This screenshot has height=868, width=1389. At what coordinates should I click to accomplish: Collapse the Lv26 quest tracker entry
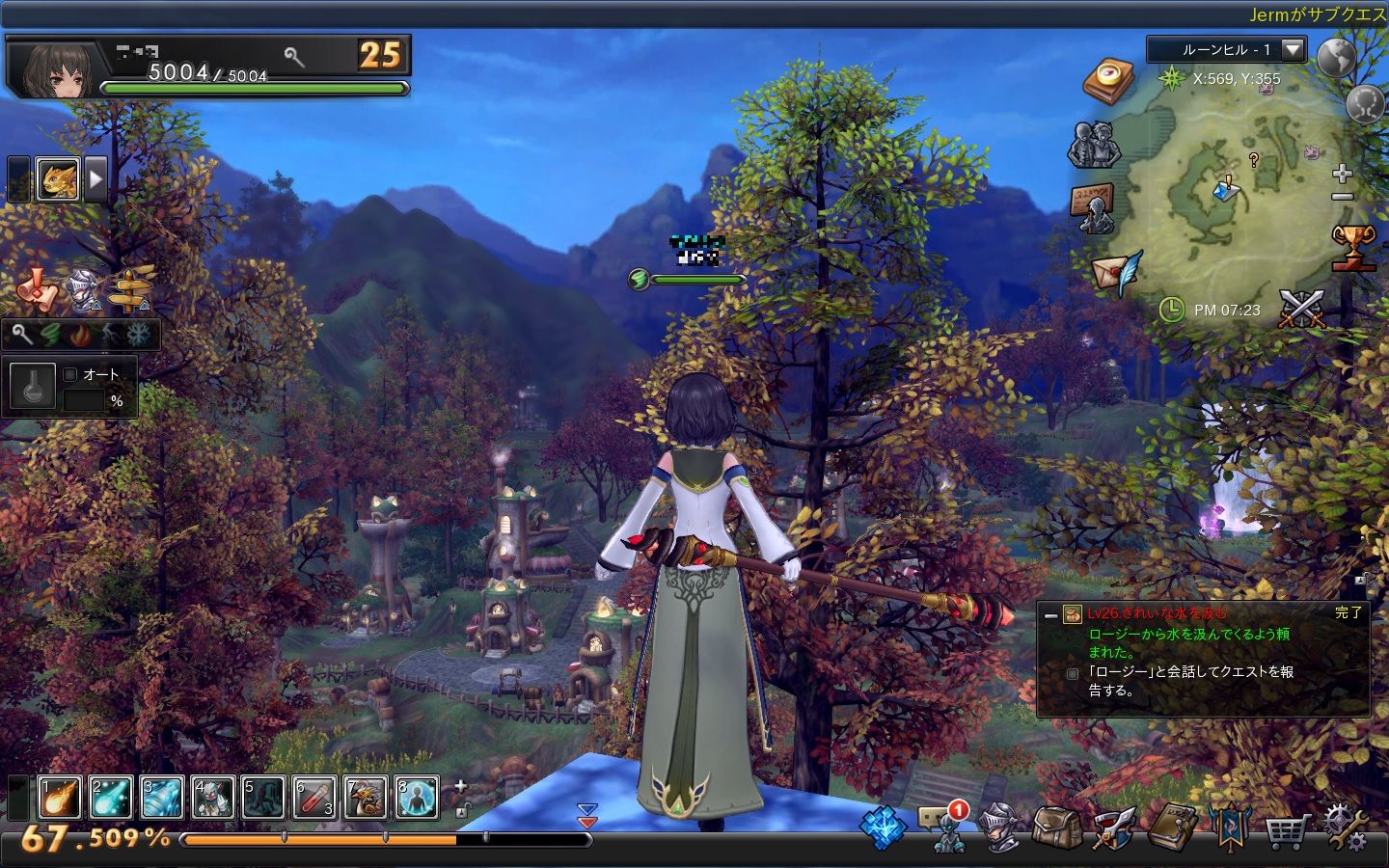(x=1050, y=614)
